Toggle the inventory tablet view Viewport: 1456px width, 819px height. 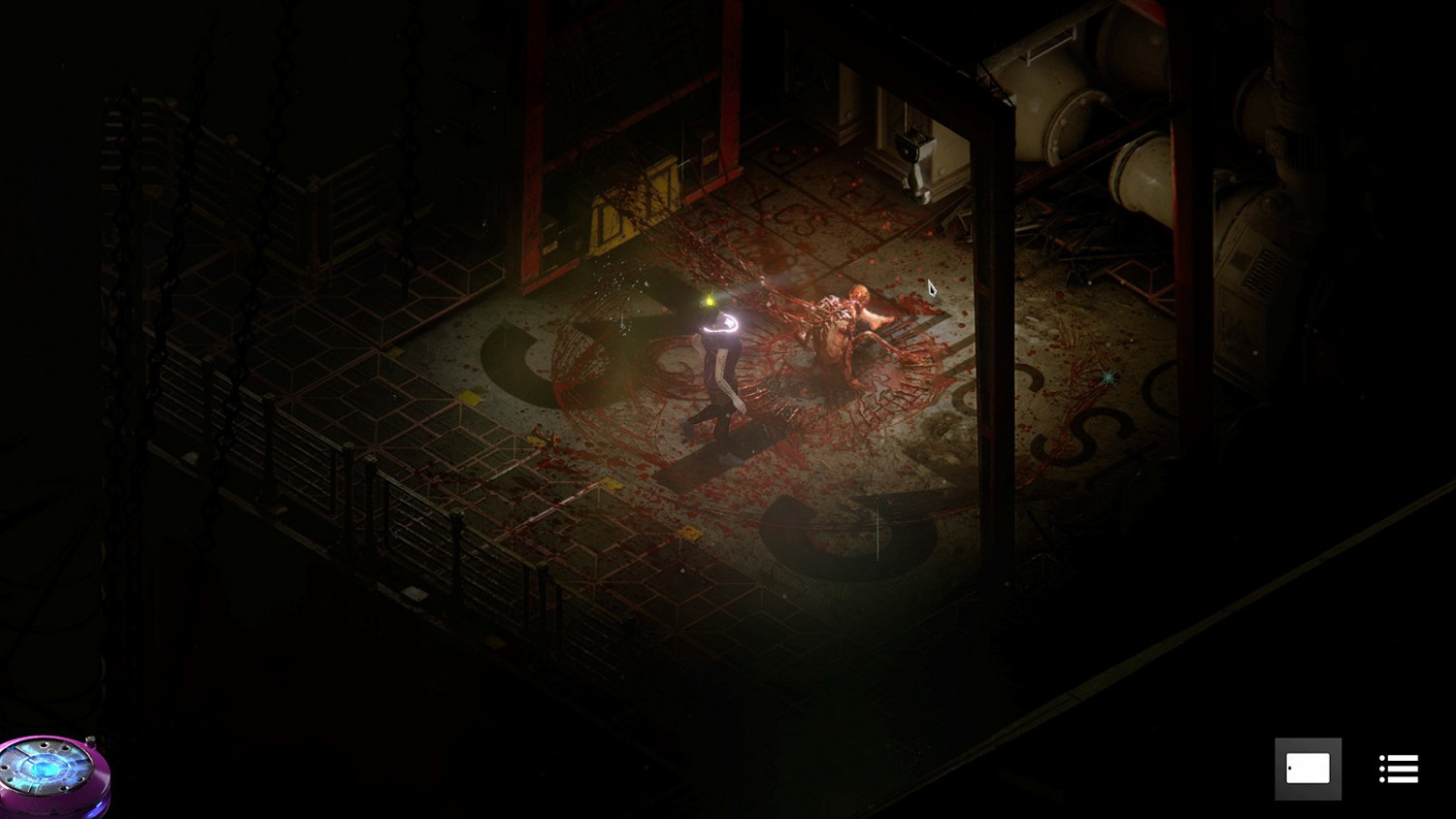pyautogui.click(x=1308, y=768)
